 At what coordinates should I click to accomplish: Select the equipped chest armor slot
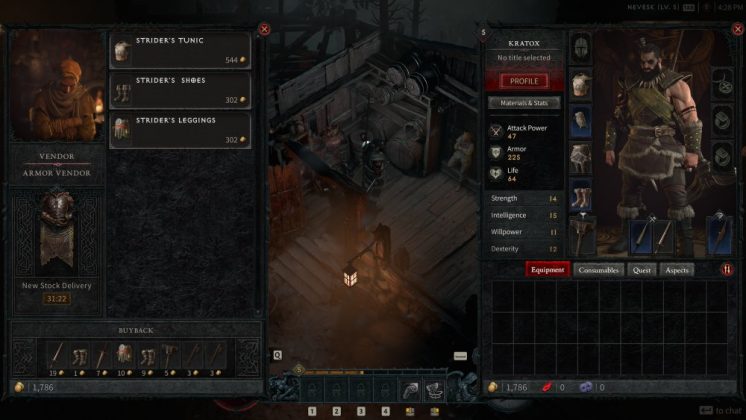click(x=580, y=84)
